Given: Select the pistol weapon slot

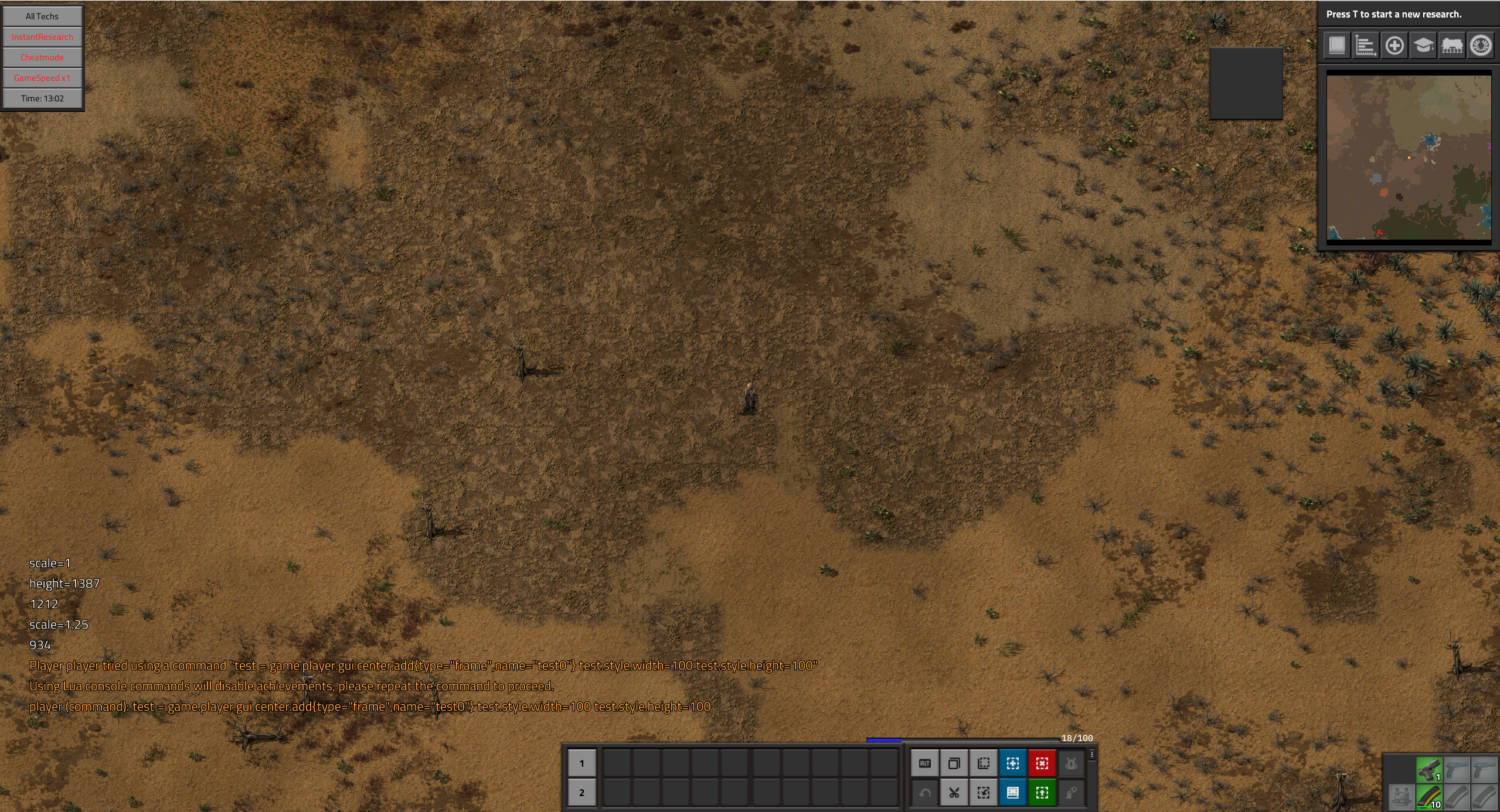Looking at the screenshot, I should 1429,769.
